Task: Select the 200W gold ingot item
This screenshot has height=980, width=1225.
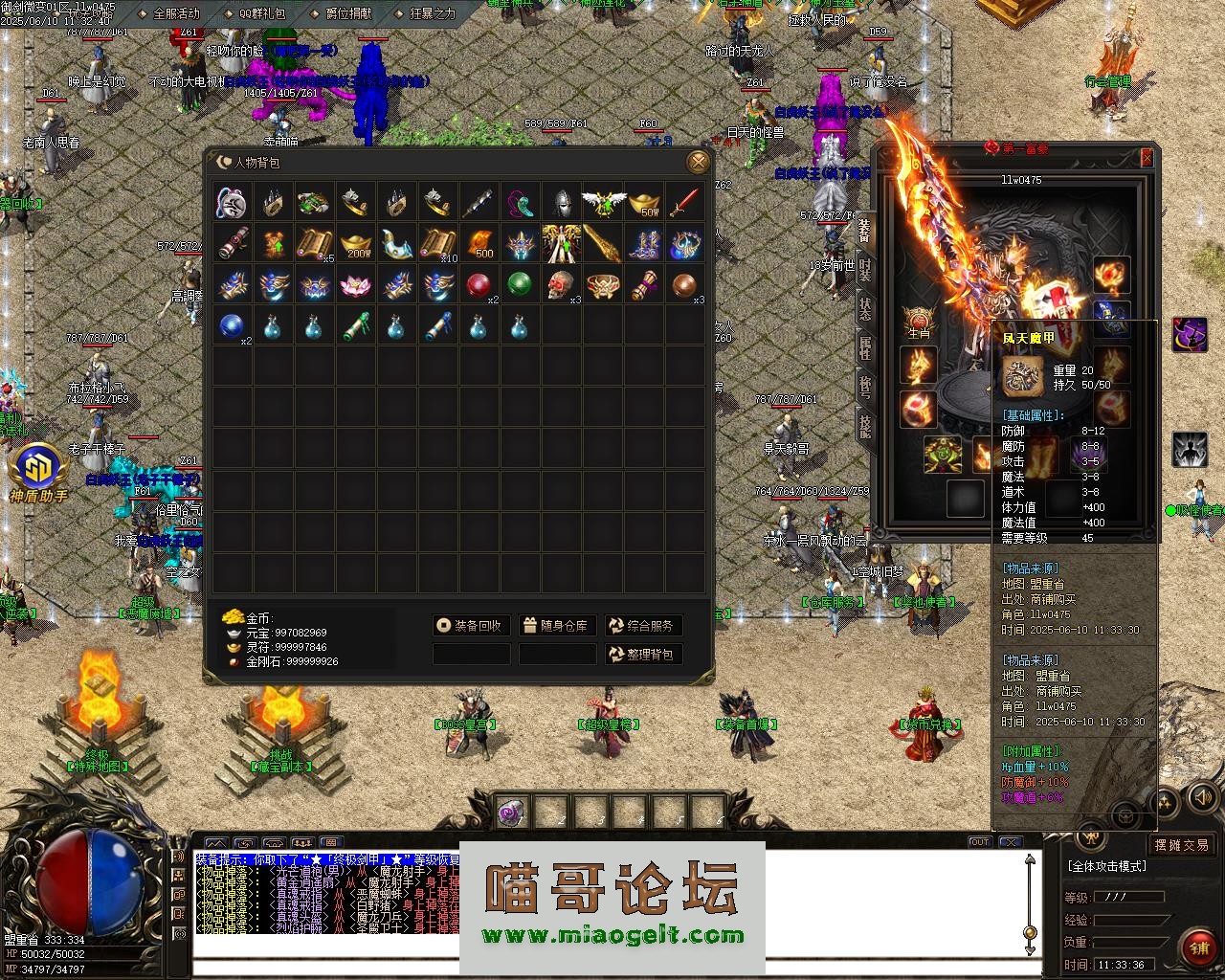Action: [355, 244]
